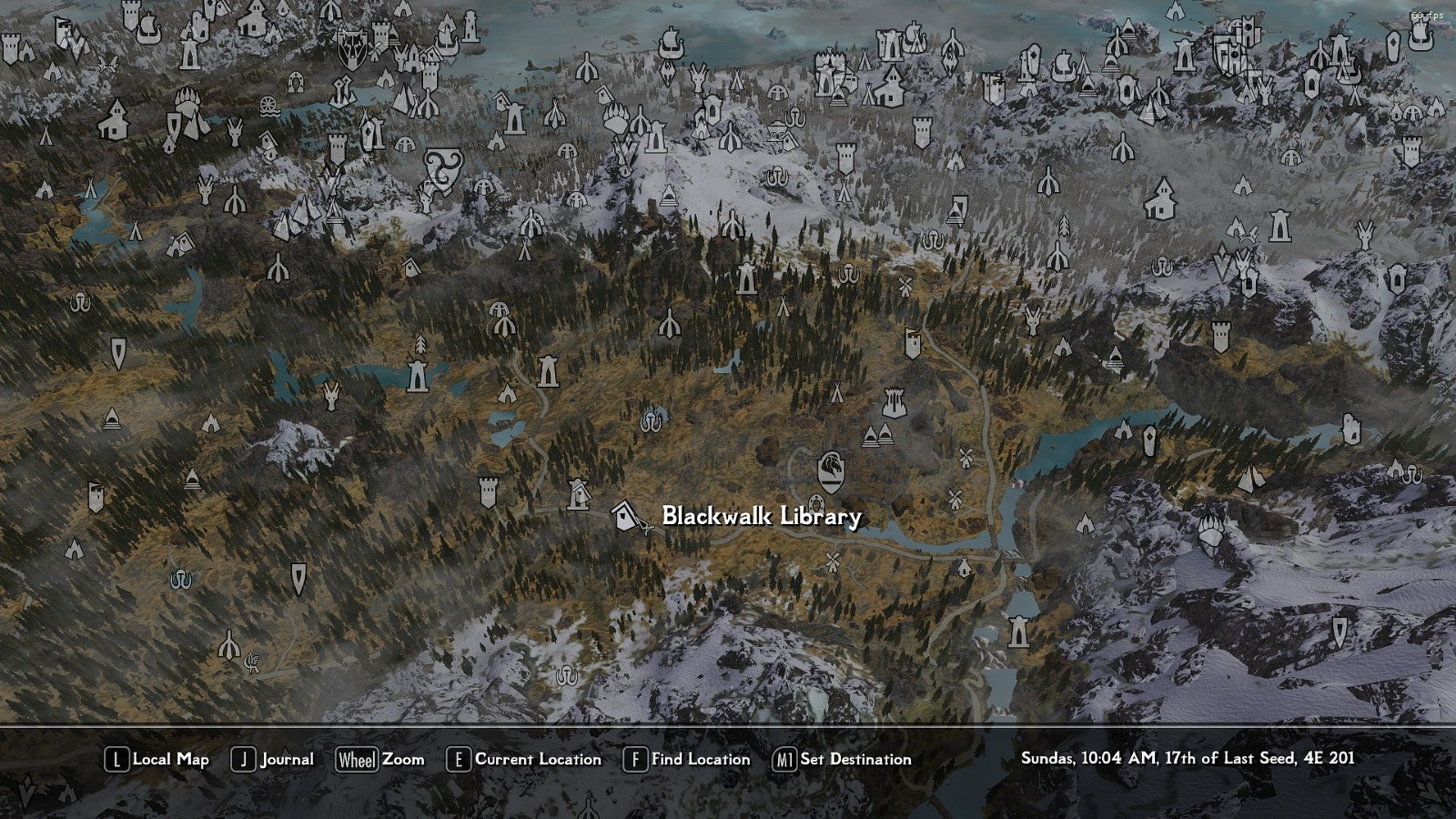Open the Local Map view
This screenshot has height=819, width=1456.
(x=157, y=759)
